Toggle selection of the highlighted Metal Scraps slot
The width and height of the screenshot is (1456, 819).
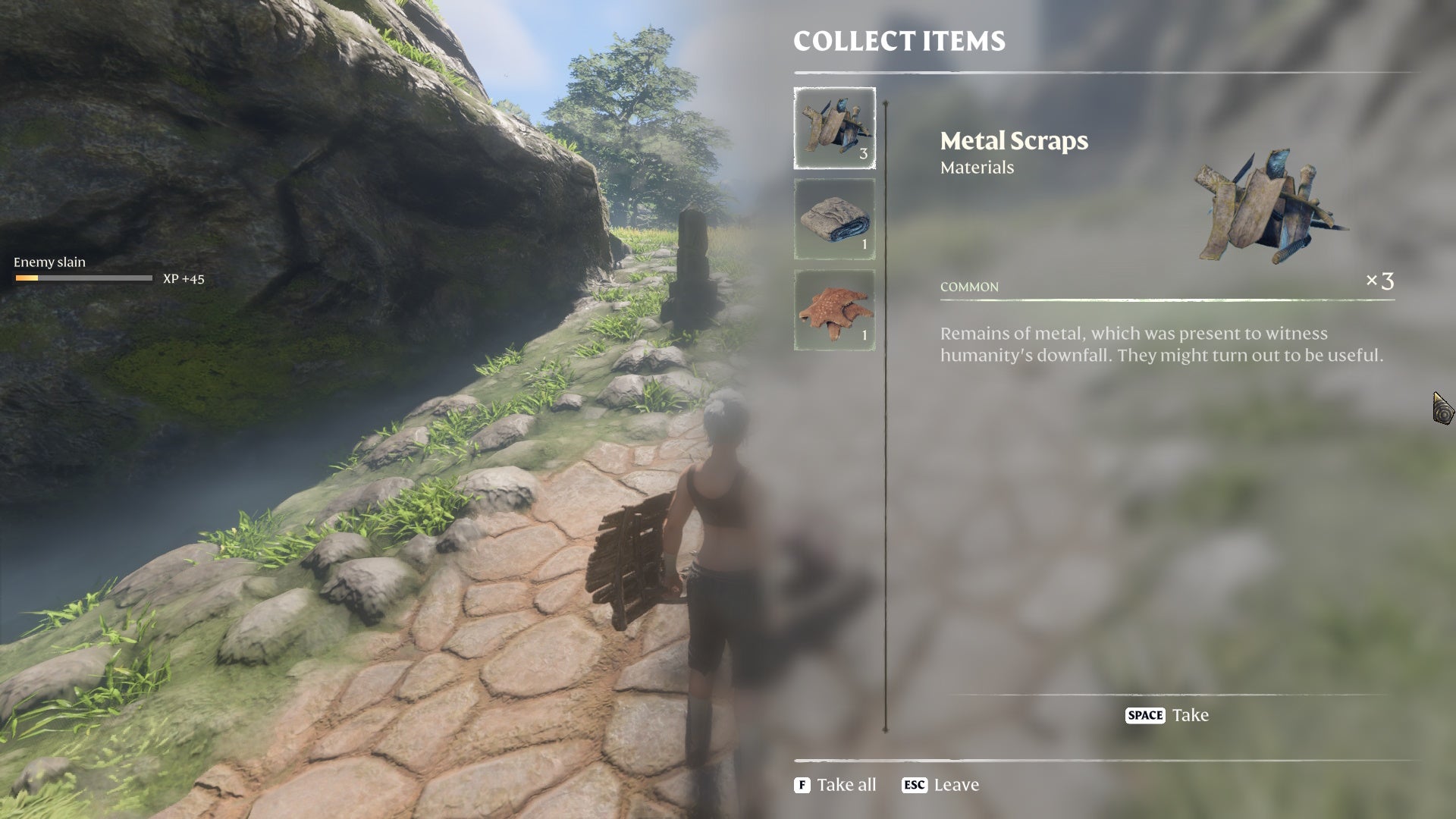(834, 129)
